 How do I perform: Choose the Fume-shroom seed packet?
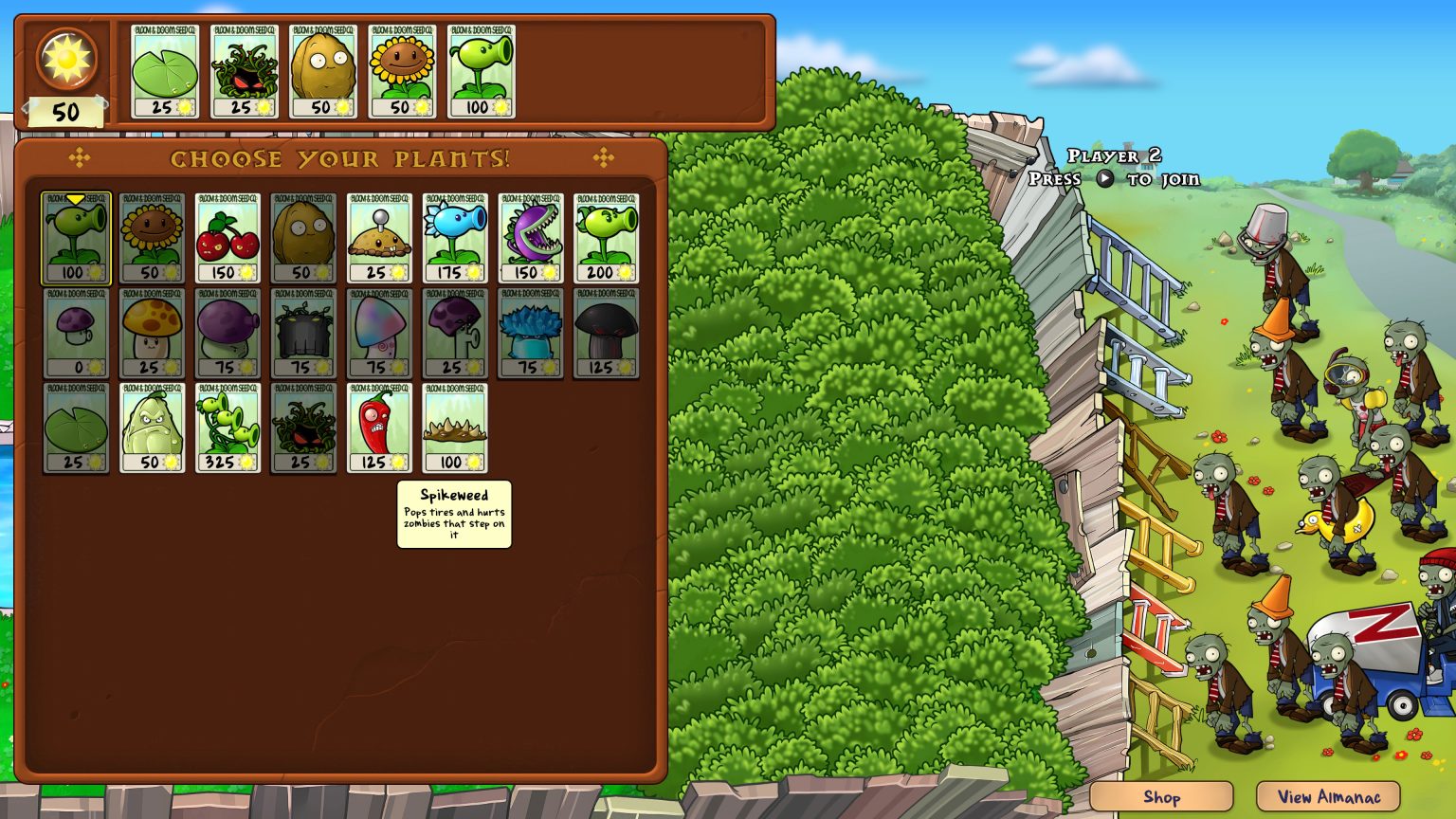(227, 333)
